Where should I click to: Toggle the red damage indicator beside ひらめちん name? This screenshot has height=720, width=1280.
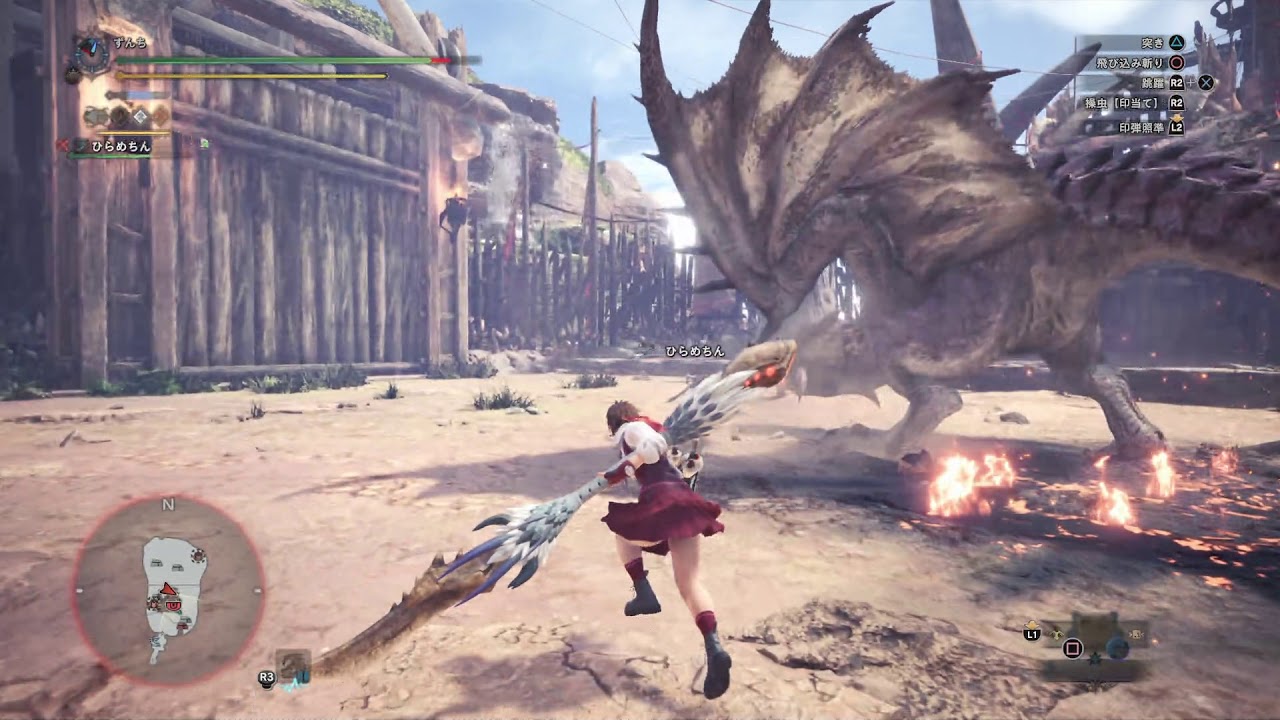[x=65, y=144]
